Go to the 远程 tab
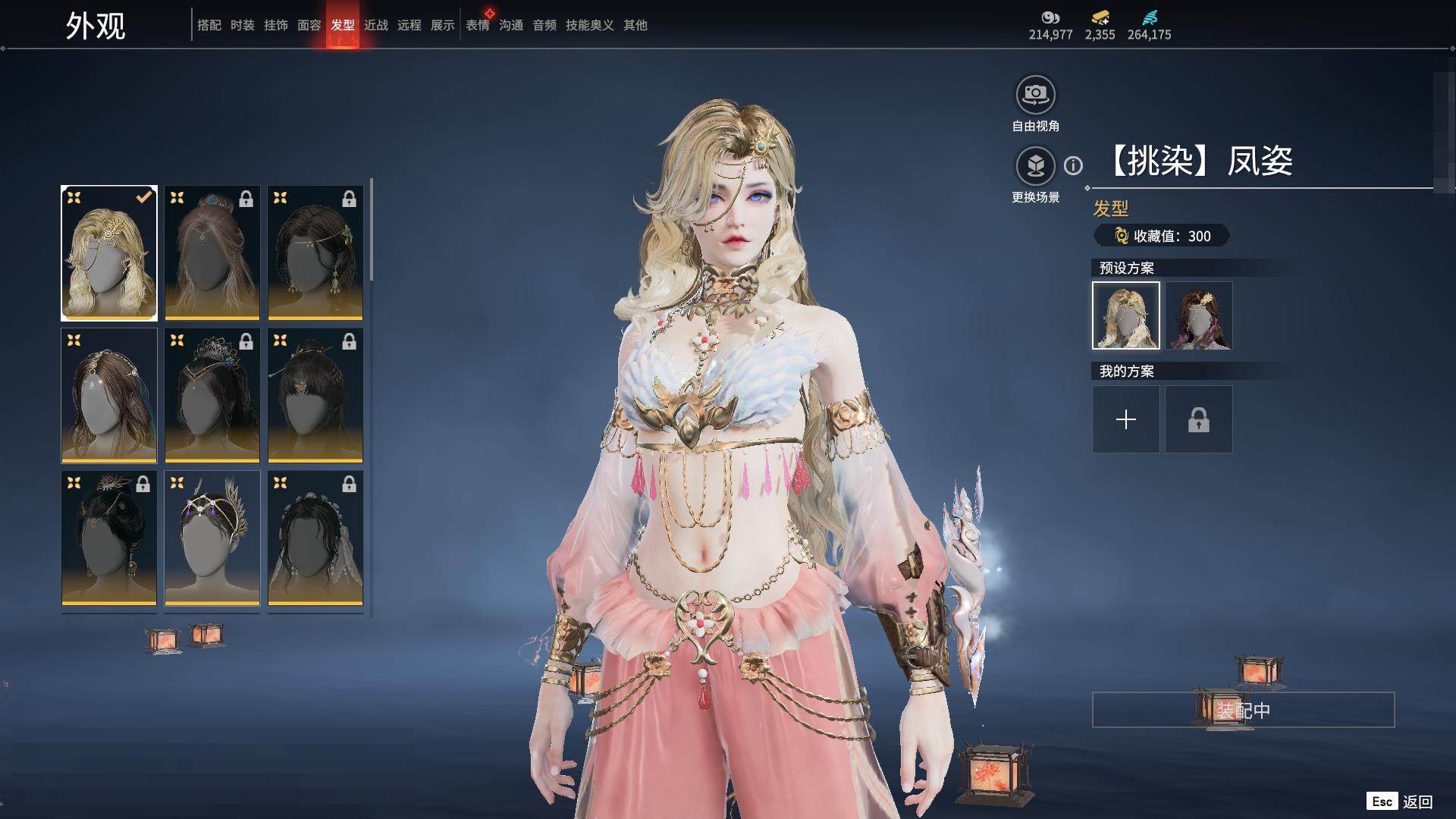1456x819 pixels. [409, 25]
